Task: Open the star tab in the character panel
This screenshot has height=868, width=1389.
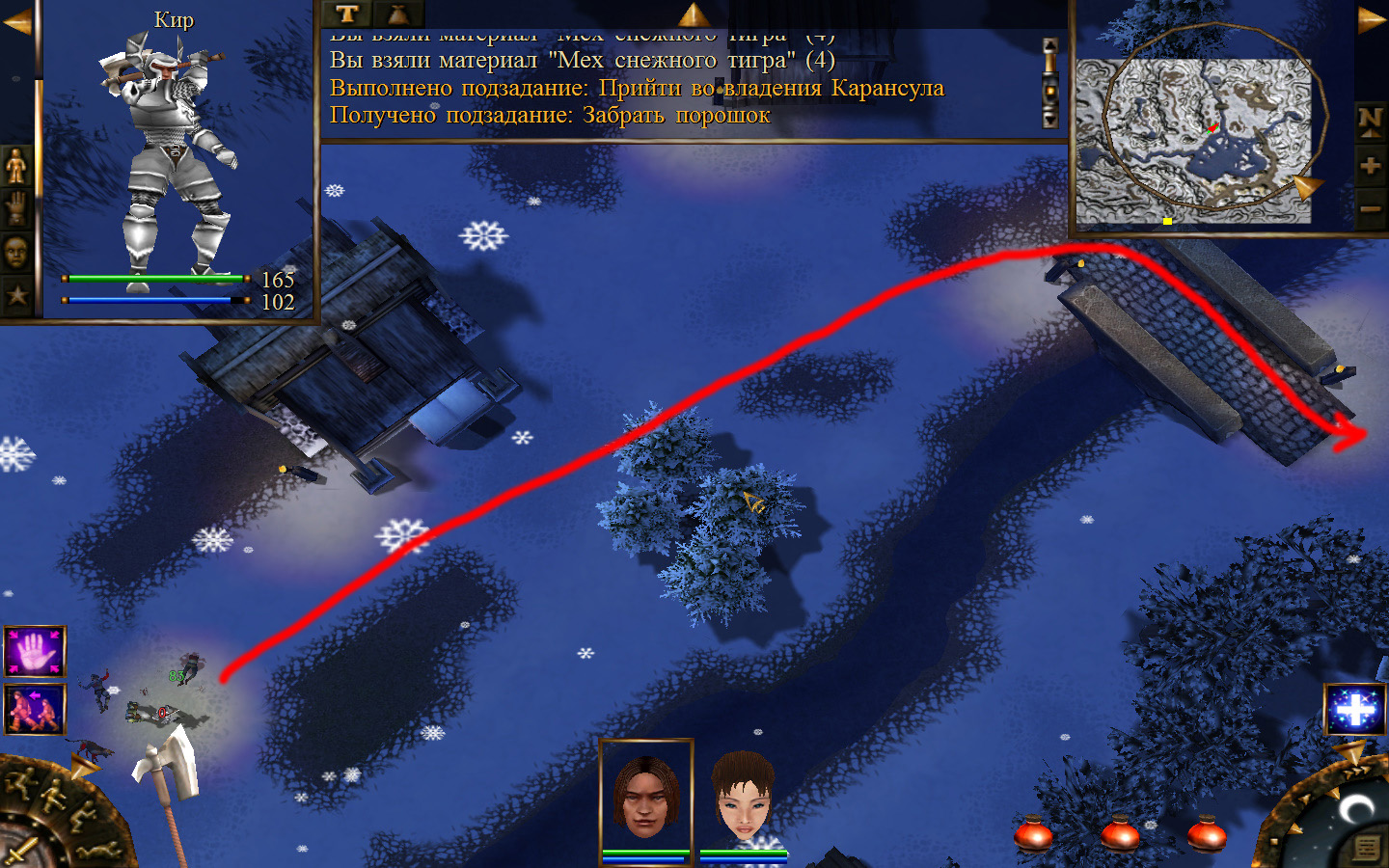Action: [x=16, y=295]
